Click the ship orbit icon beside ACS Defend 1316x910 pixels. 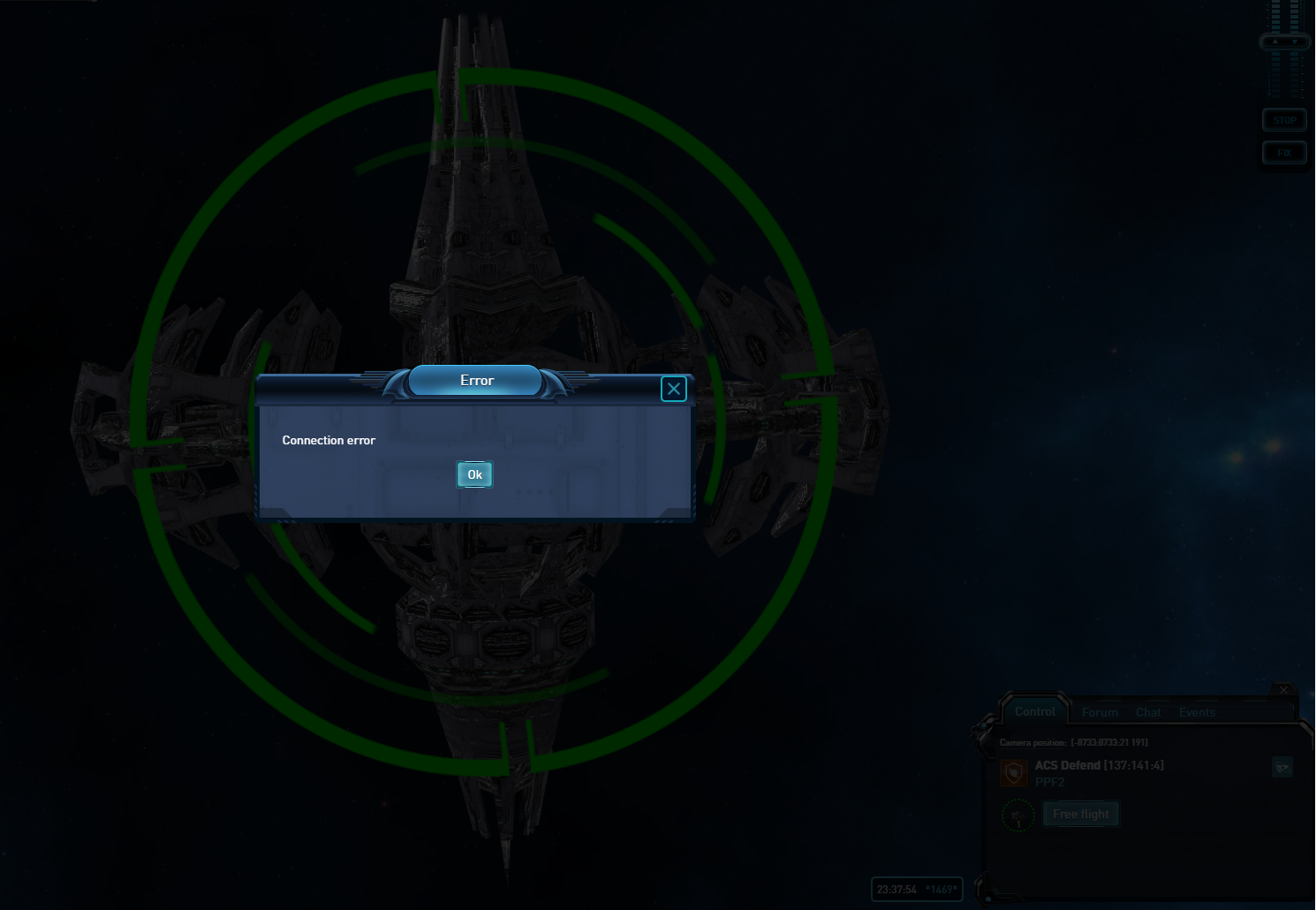point(1282,767)
